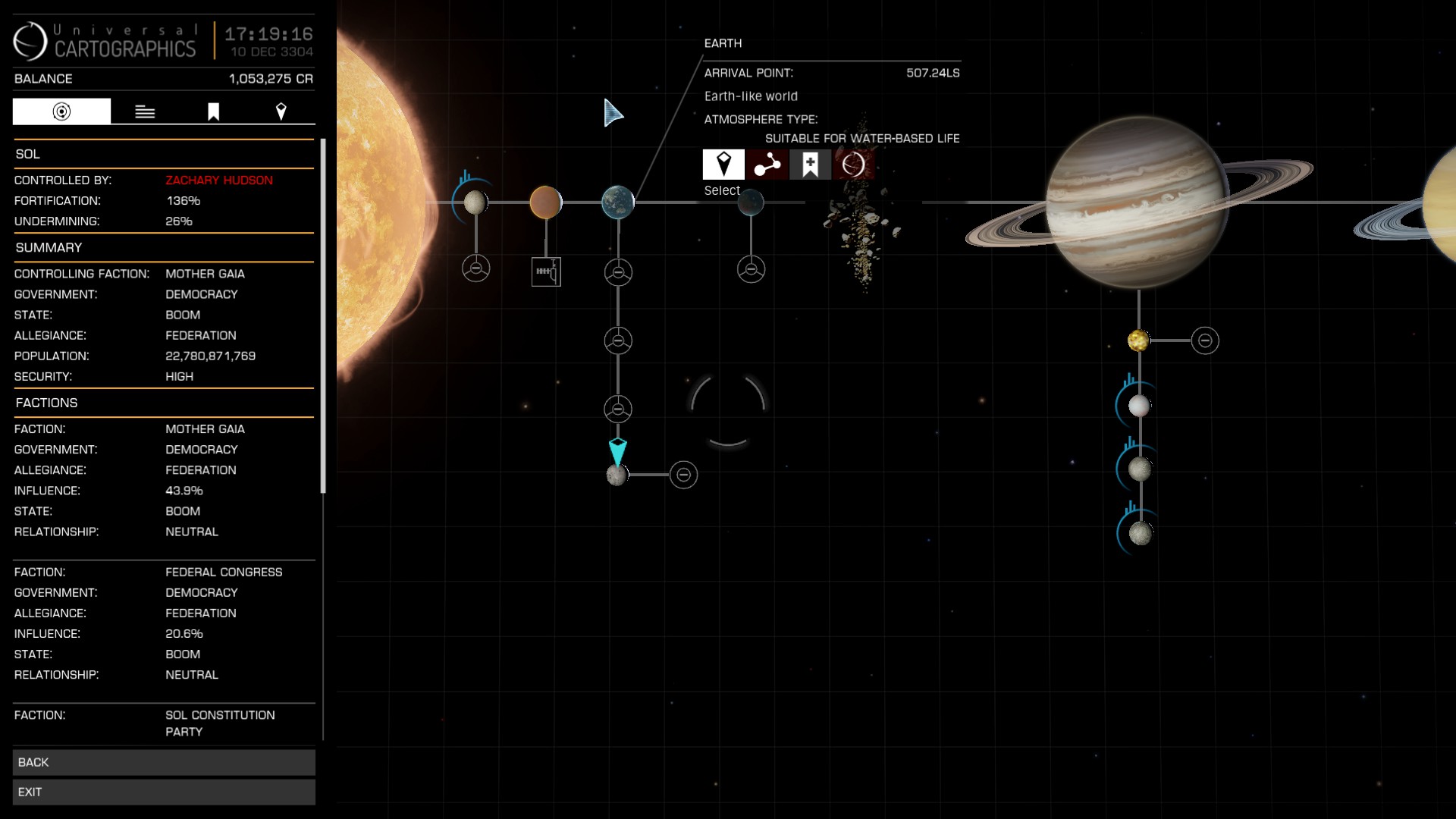This screenshot has width=1456, height=819.
Task: Select the Moon marked by the cyan arrow
Action: pos(617,475)
